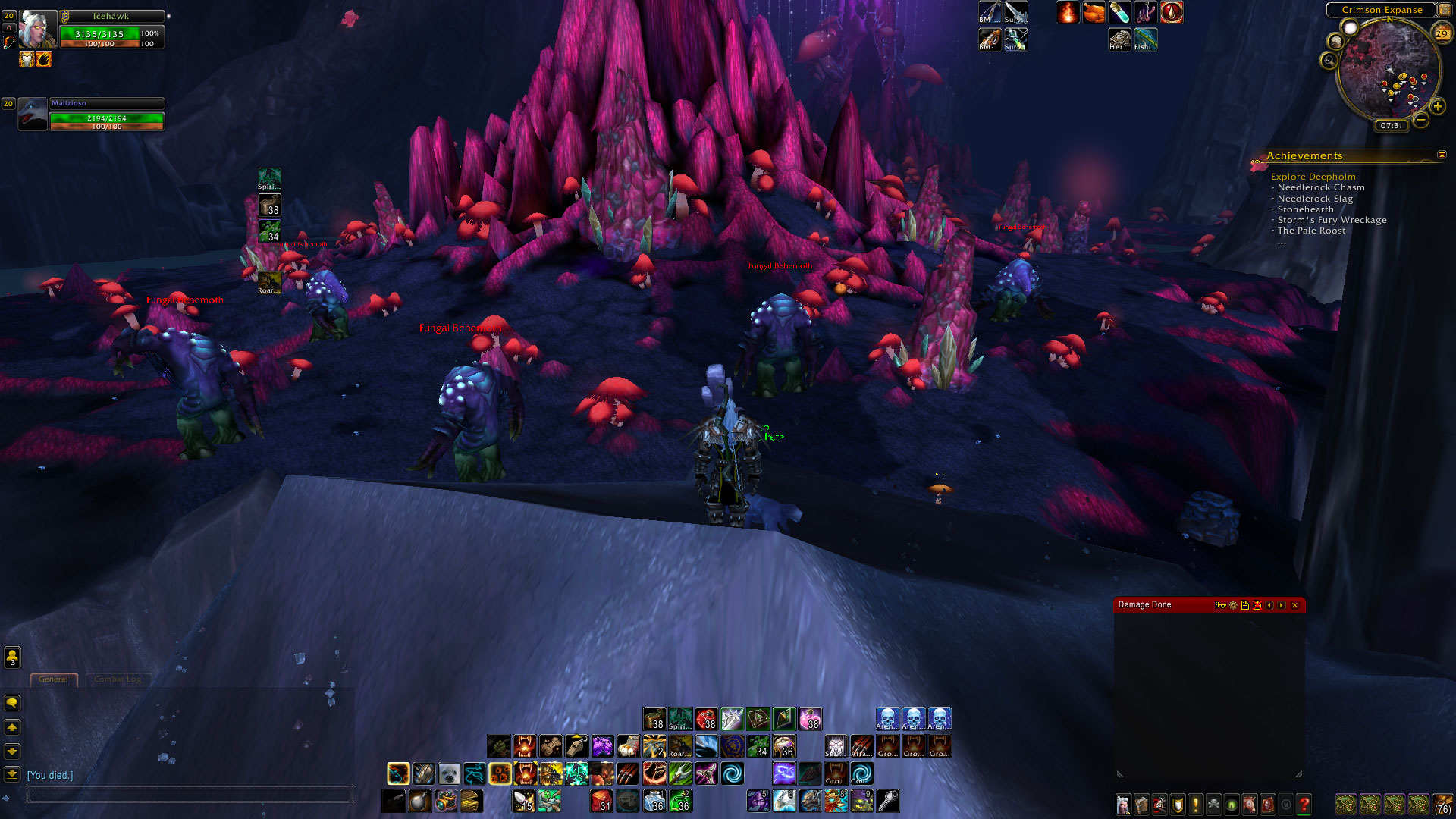The width and height of the screenshot is (1456, 819).
Task: Open the character info micro button
Action: click(x=1123, y=804)
